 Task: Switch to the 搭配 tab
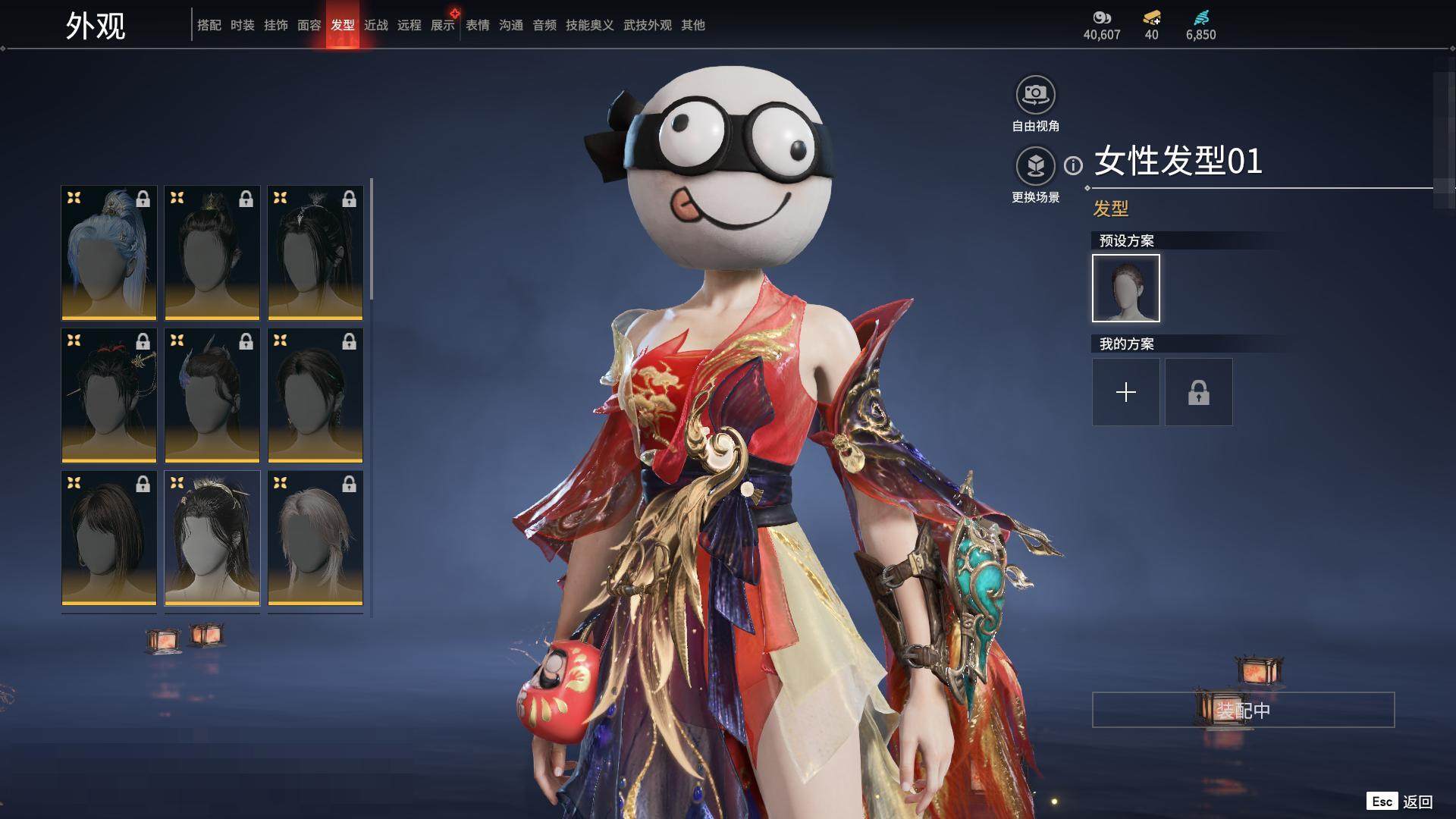(209, 25)
